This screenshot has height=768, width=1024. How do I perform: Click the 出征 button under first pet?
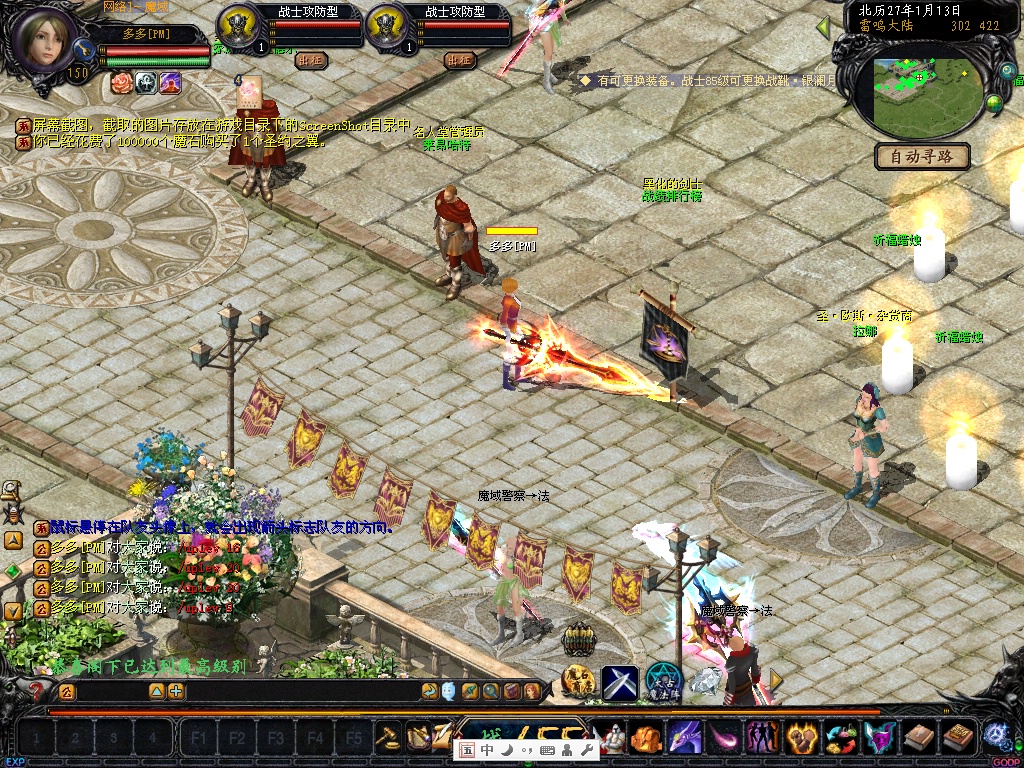(x=311, y=60)
